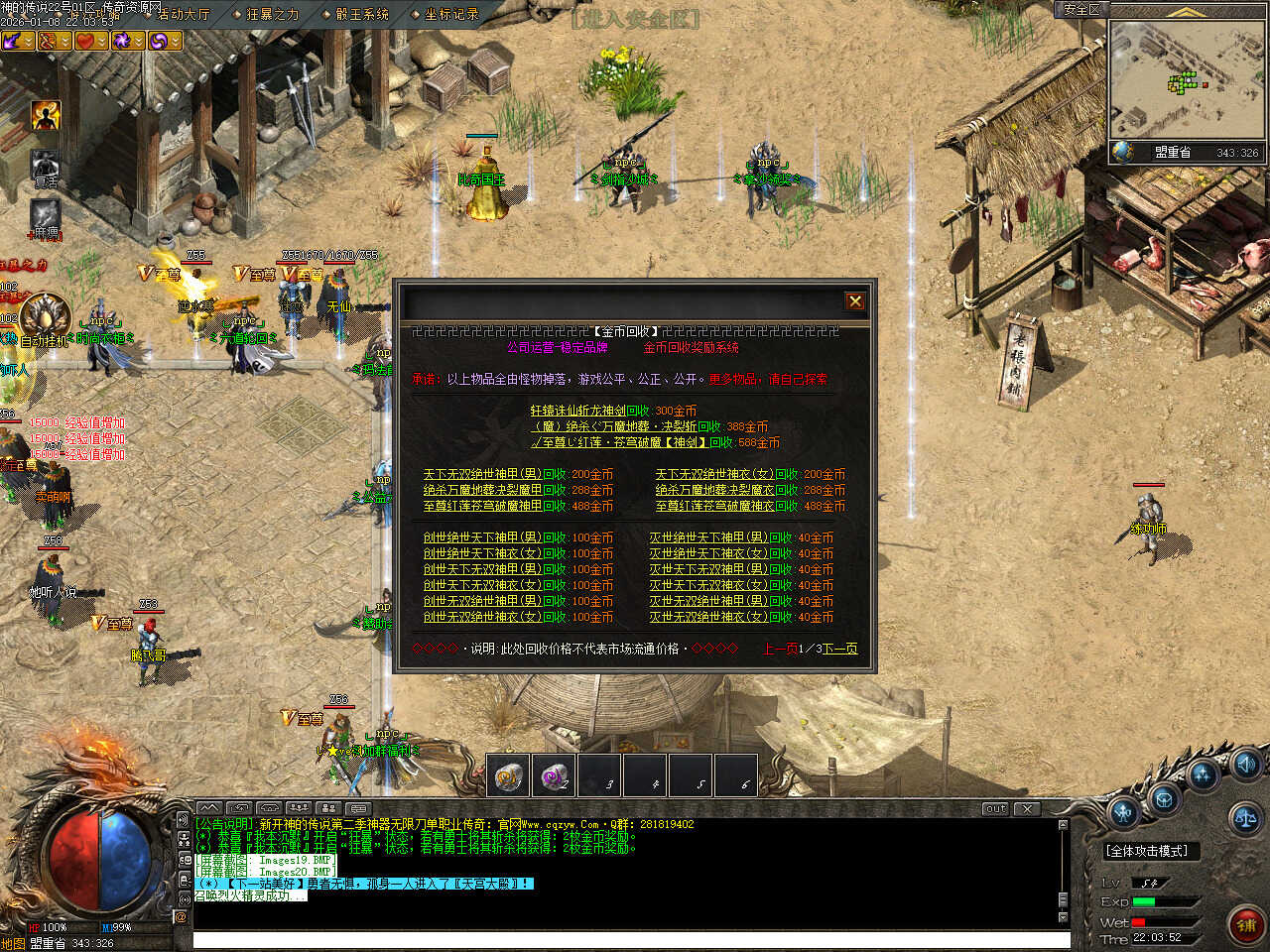The width and height of the screenshot is (1270, 952).
Task: Toggle the 全体攻击模式 attack mode label
Action: click(1146, 851)
